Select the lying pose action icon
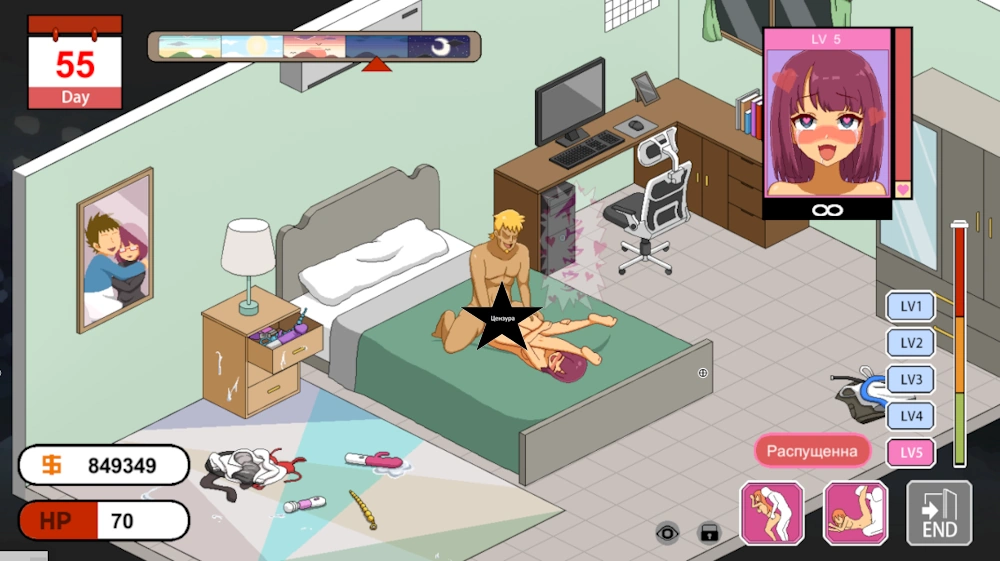The image size is (1000, 561). 855,513
